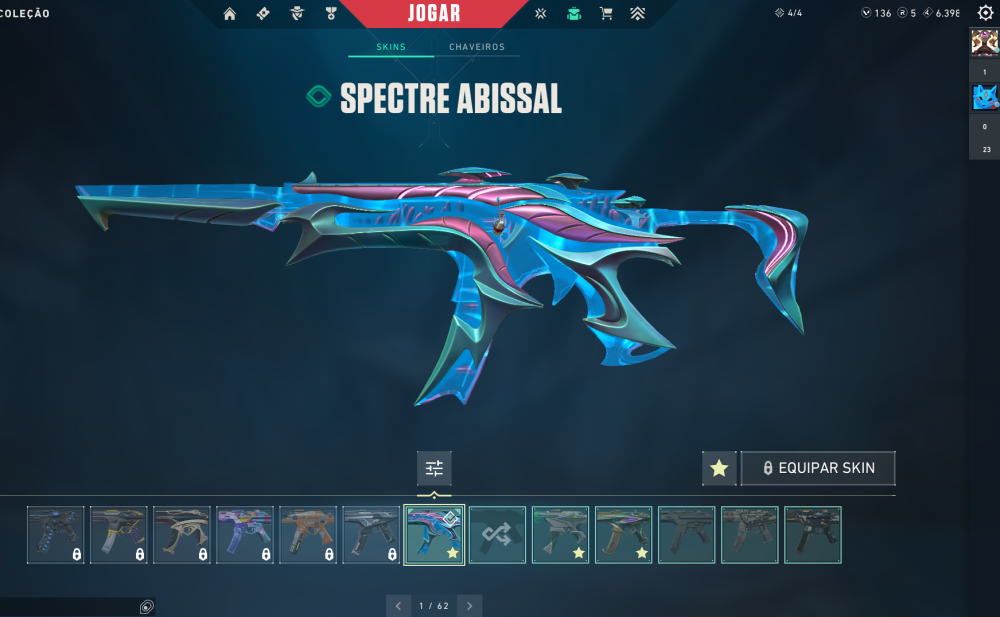This screenshot has width=1000, height=617.
Task: Click the Equipar Skin button
Action: [x=818, y=468]
